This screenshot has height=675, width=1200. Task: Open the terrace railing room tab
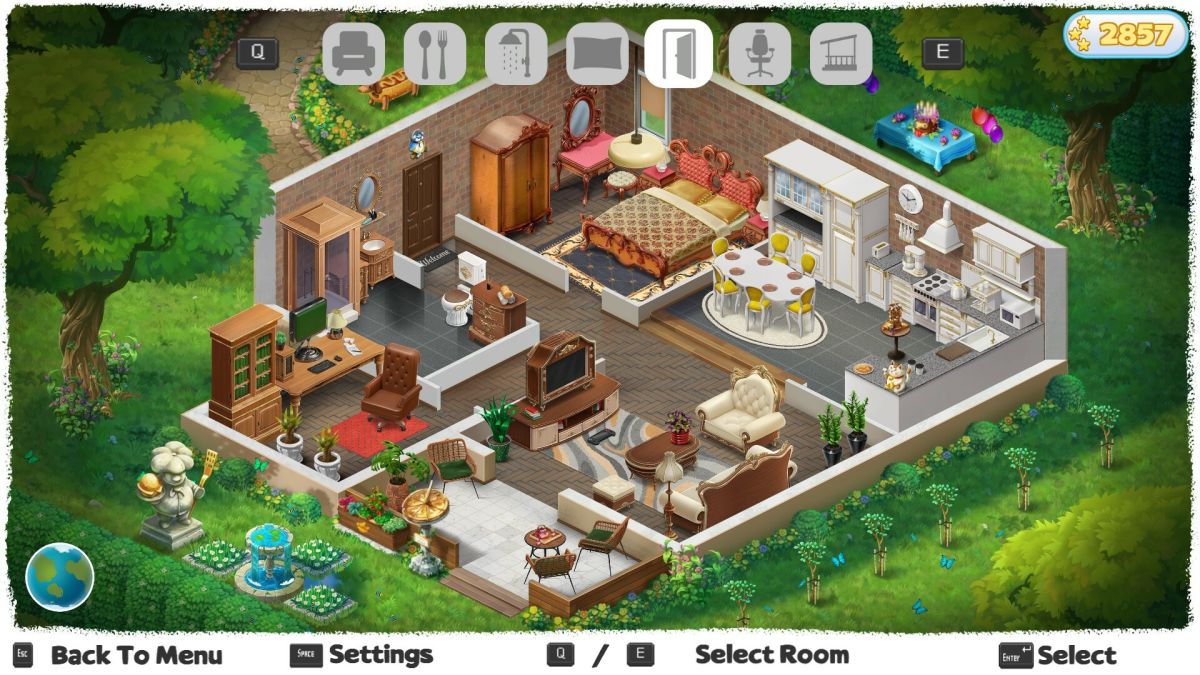841,54
